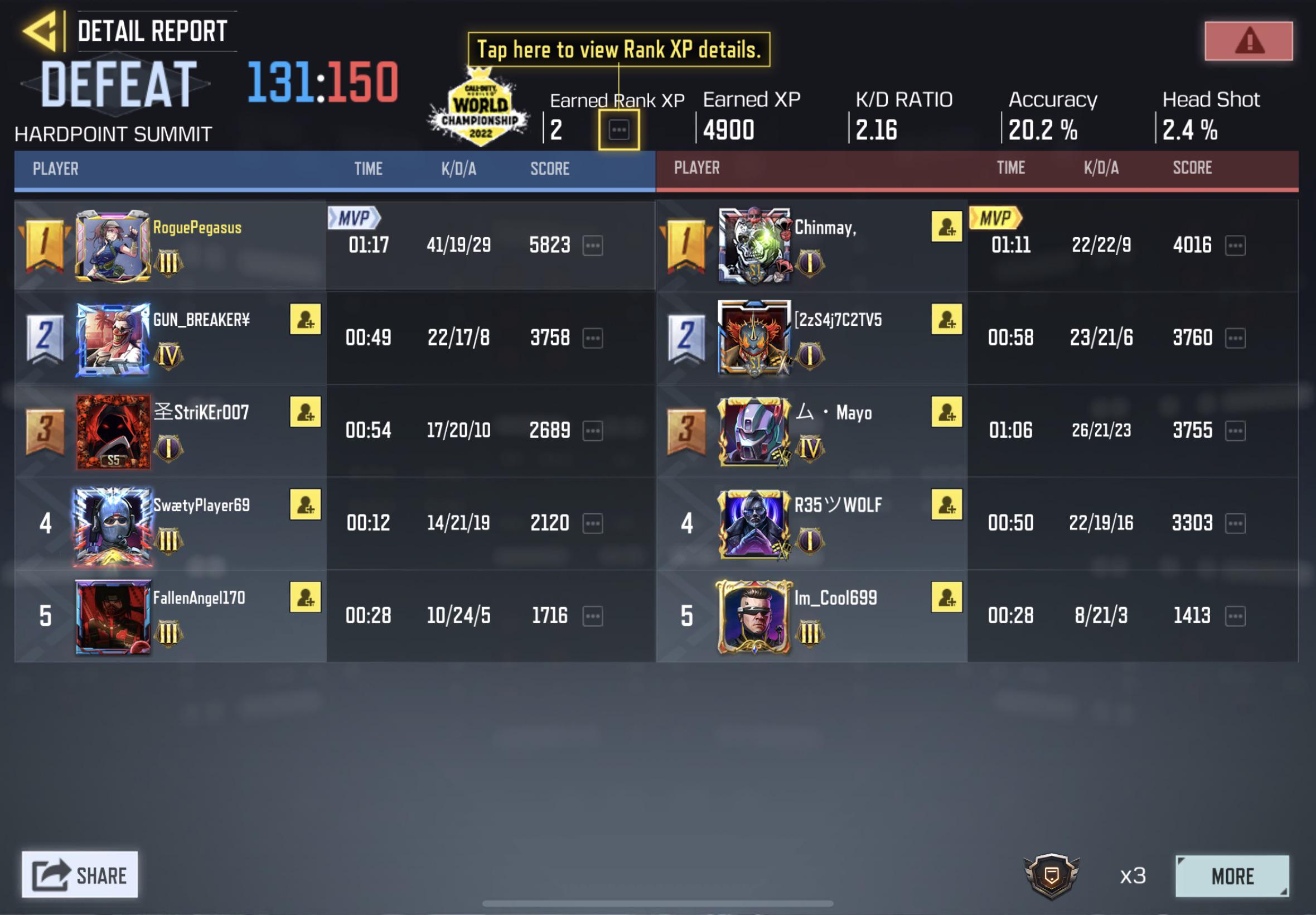Add 圣StriKEr007 as a friend

coord(306,412)
